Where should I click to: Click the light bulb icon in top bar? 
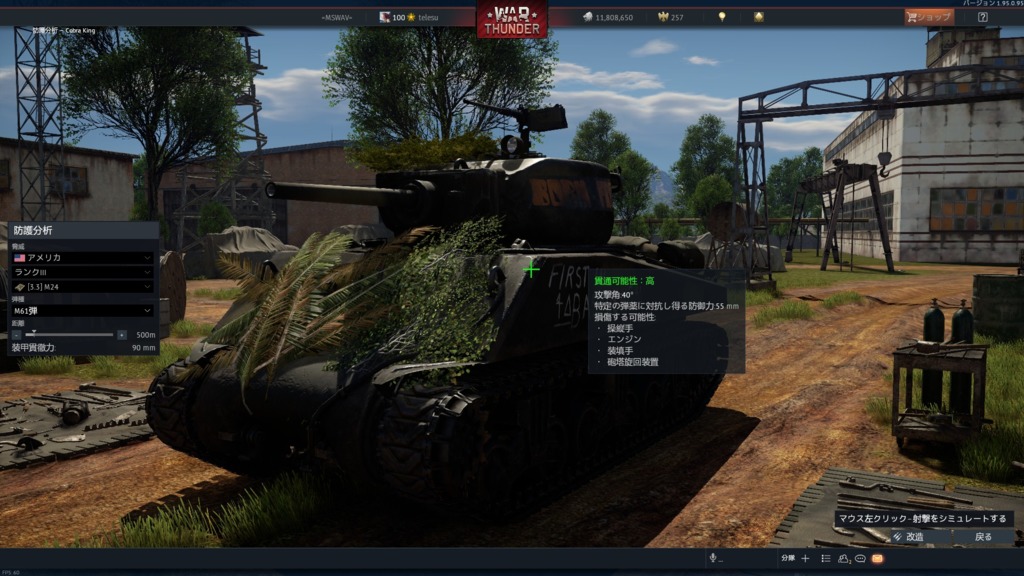pos(722,17)
